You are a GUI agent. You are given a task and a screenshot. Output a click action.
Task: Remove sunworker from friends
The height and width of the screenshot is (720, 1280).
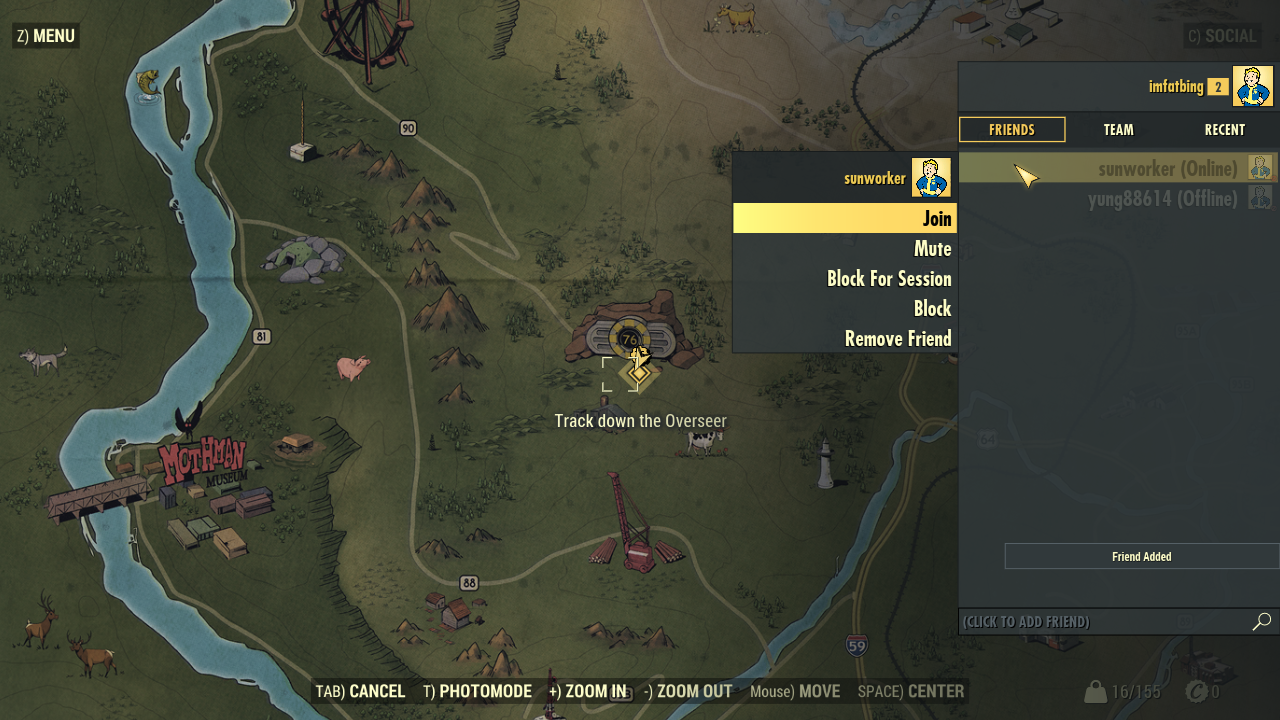click(844, 339)
